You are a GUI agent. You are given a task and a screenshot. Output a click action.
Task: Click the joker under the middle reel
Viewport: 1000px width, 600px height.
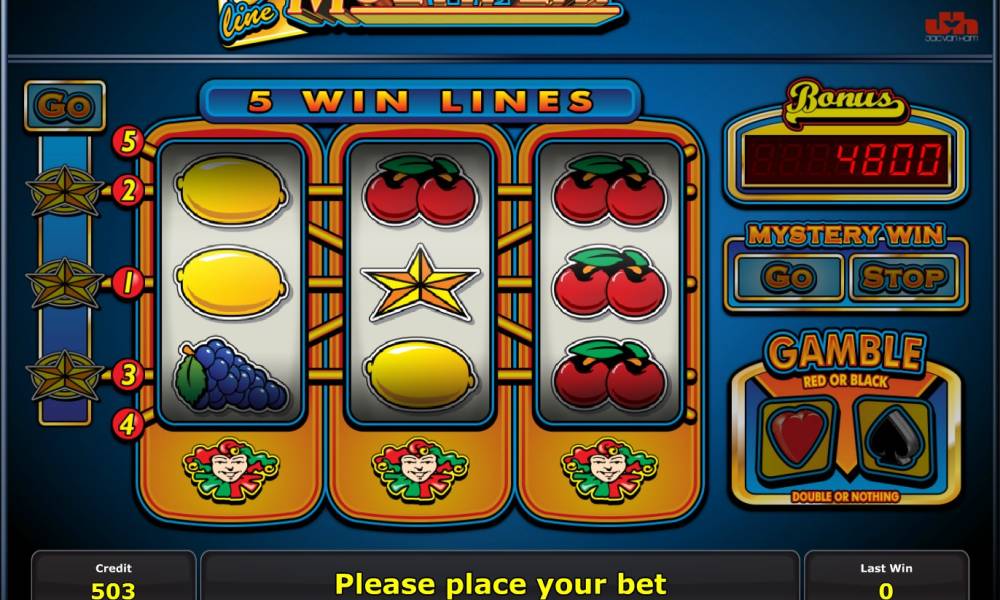coord(420,470)
